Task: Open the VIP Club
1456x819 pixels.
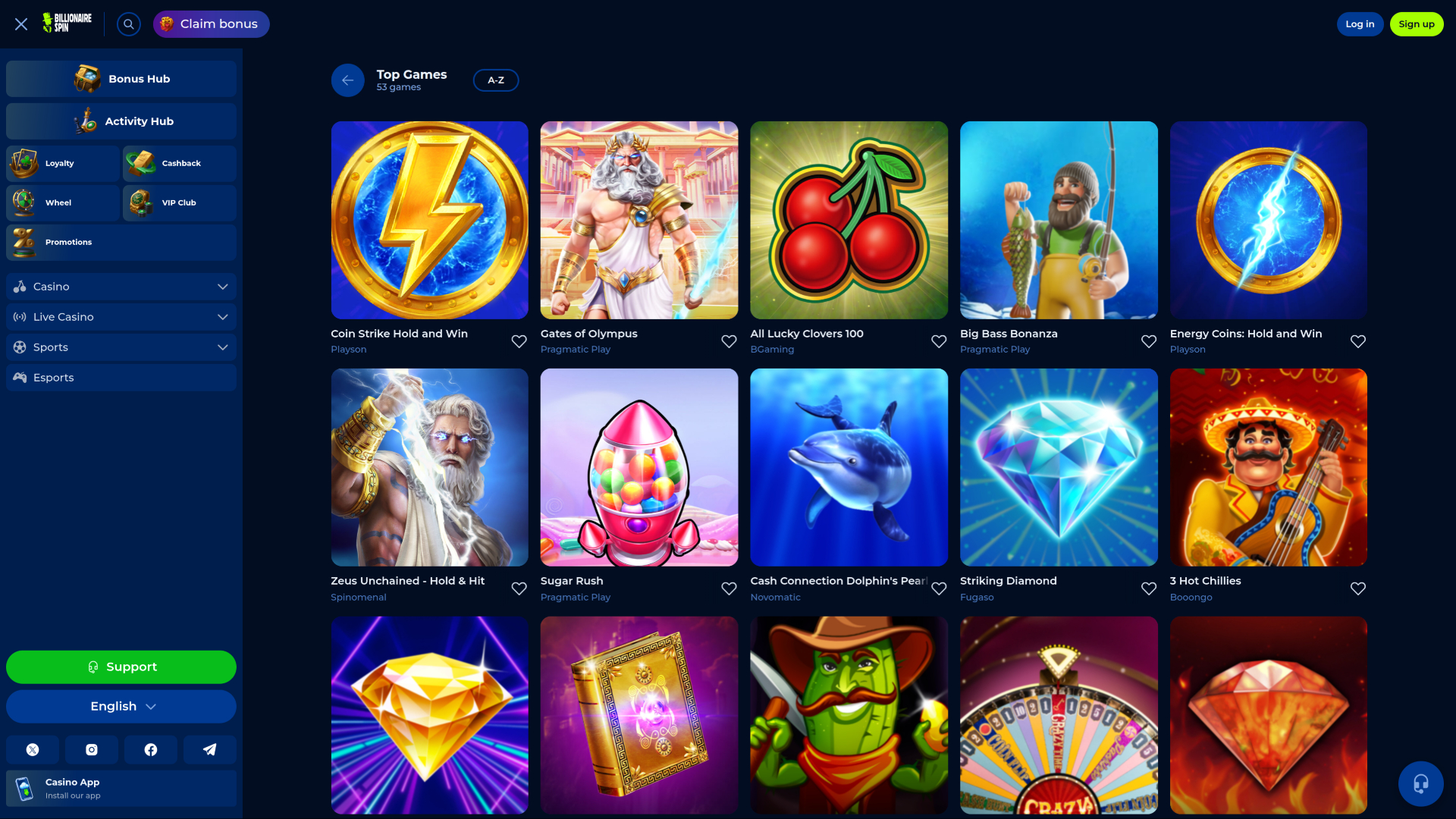Action: tap(179, 202)
